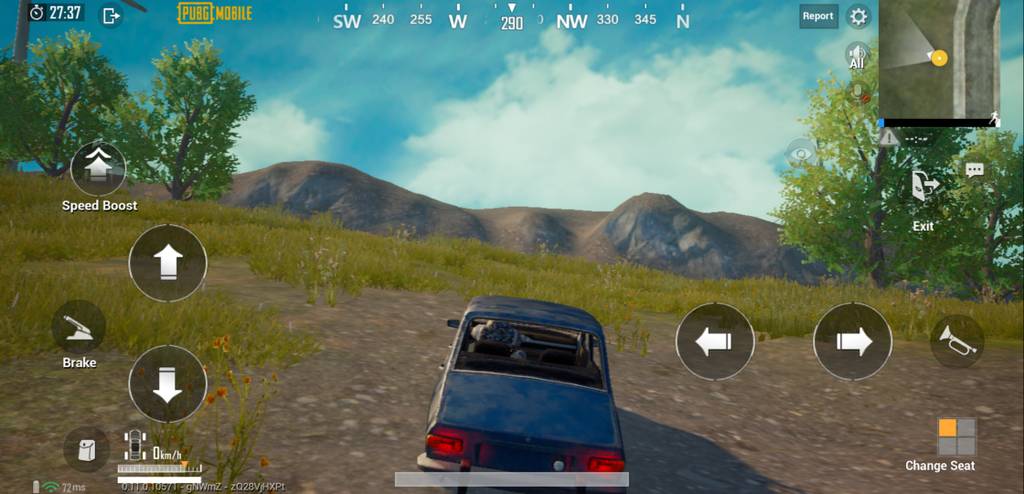Exit the vehicle

click(x=923, y=187)
